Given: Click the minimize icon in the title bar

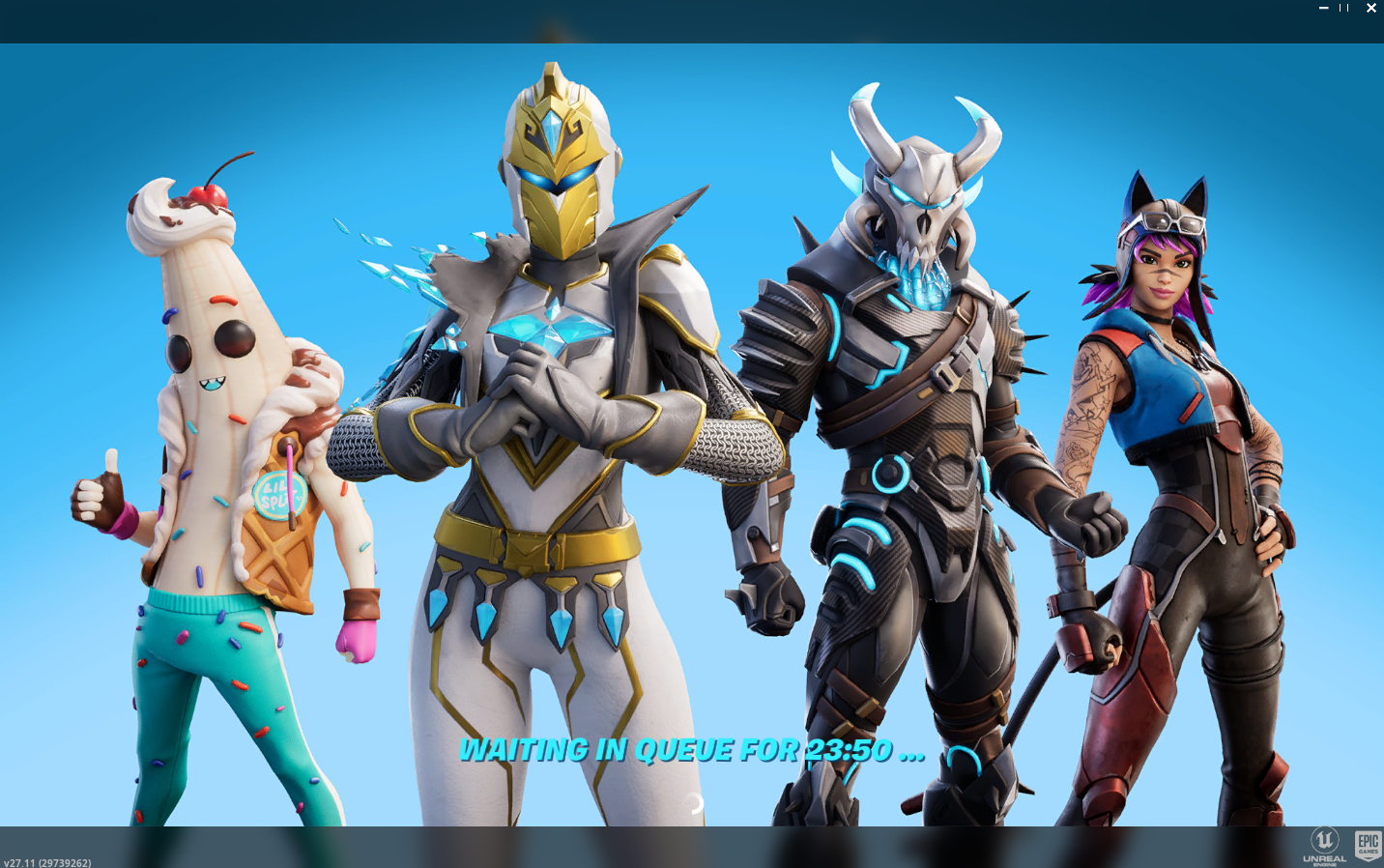Looking at the screenshot, I should (1323, 8).
